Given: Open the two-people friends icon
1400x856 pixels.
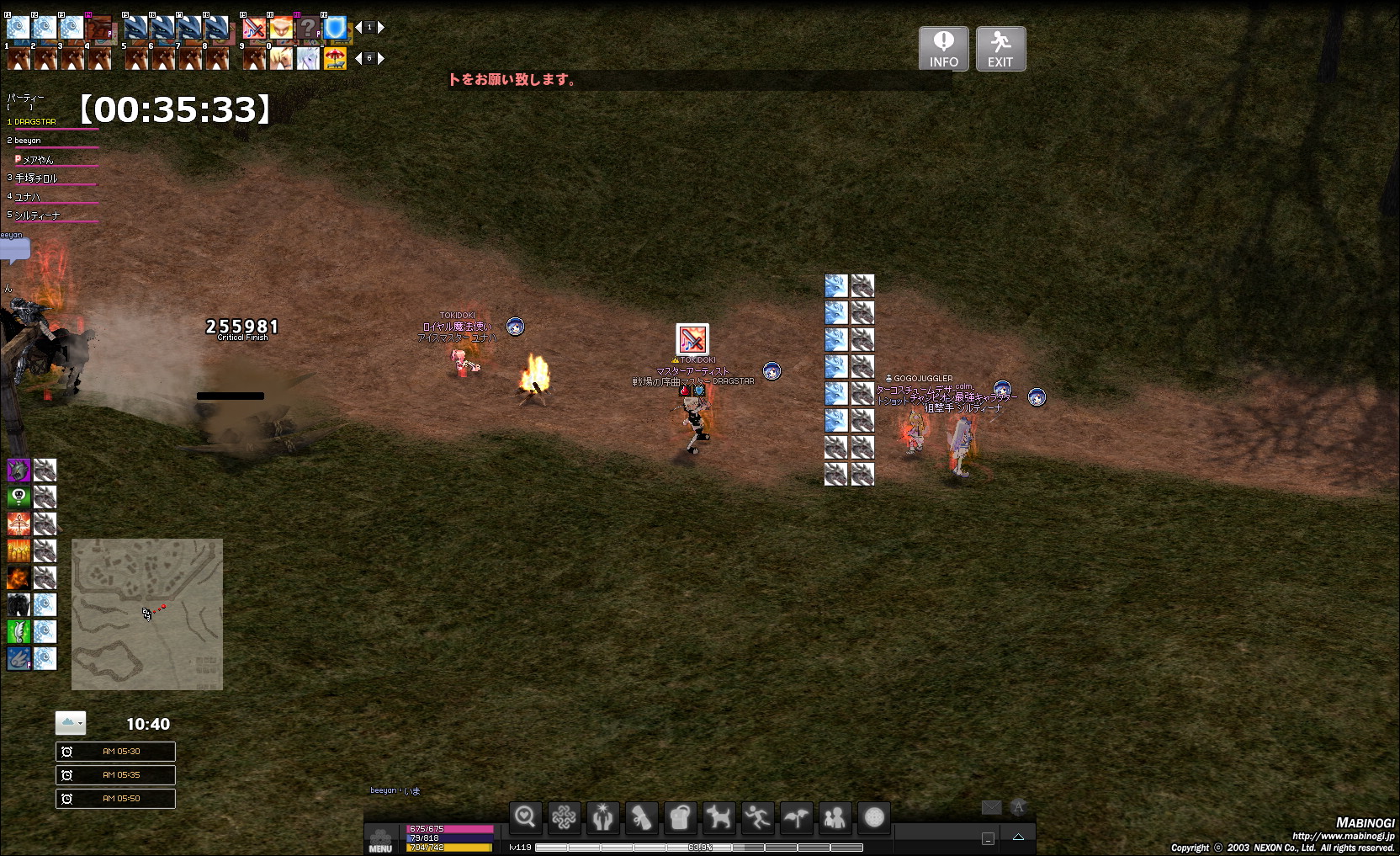Looking at the screenshot, I should pos(835,816).
